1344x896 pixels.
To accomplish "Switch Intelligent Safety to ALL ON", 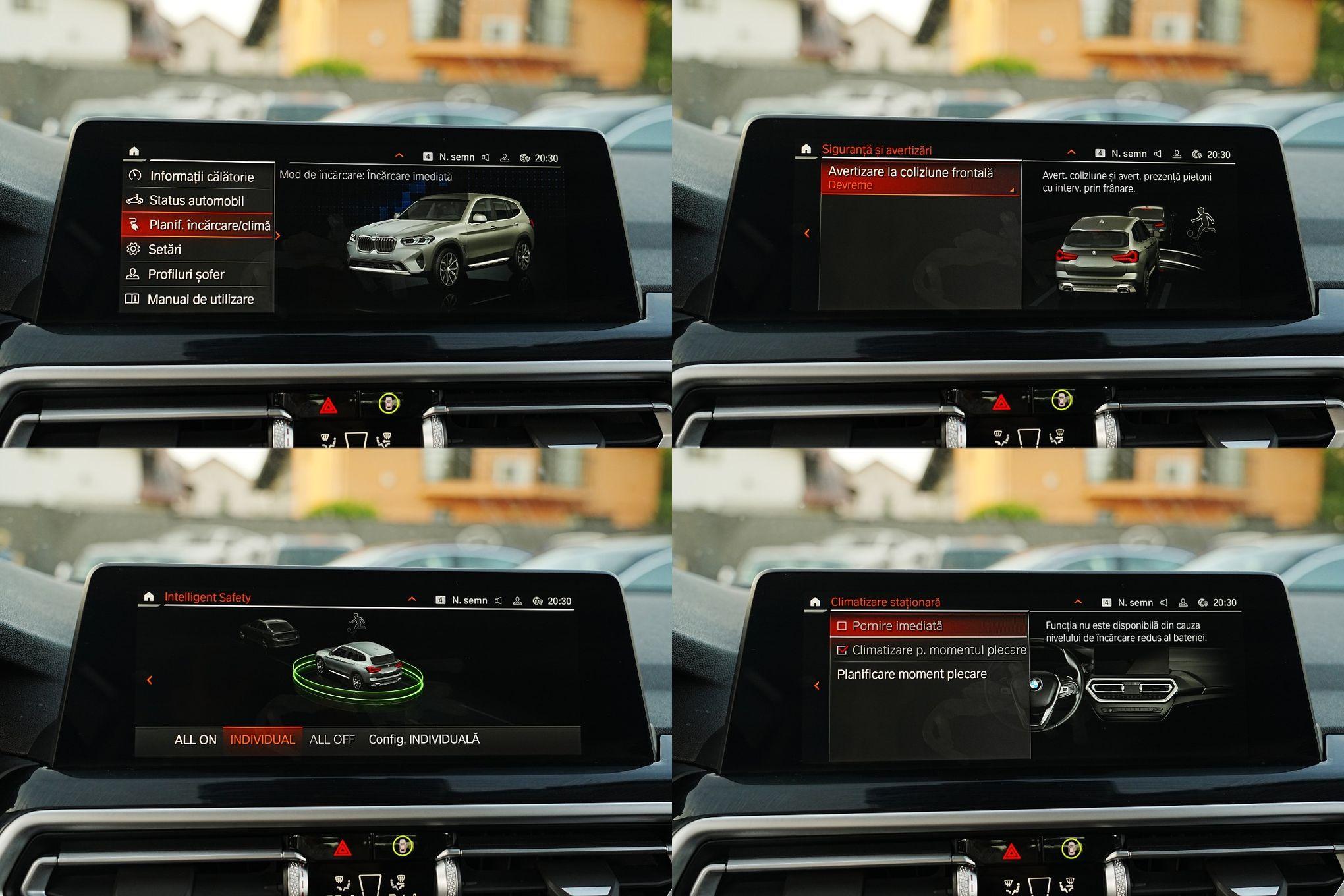I will [x=195, y=740].
